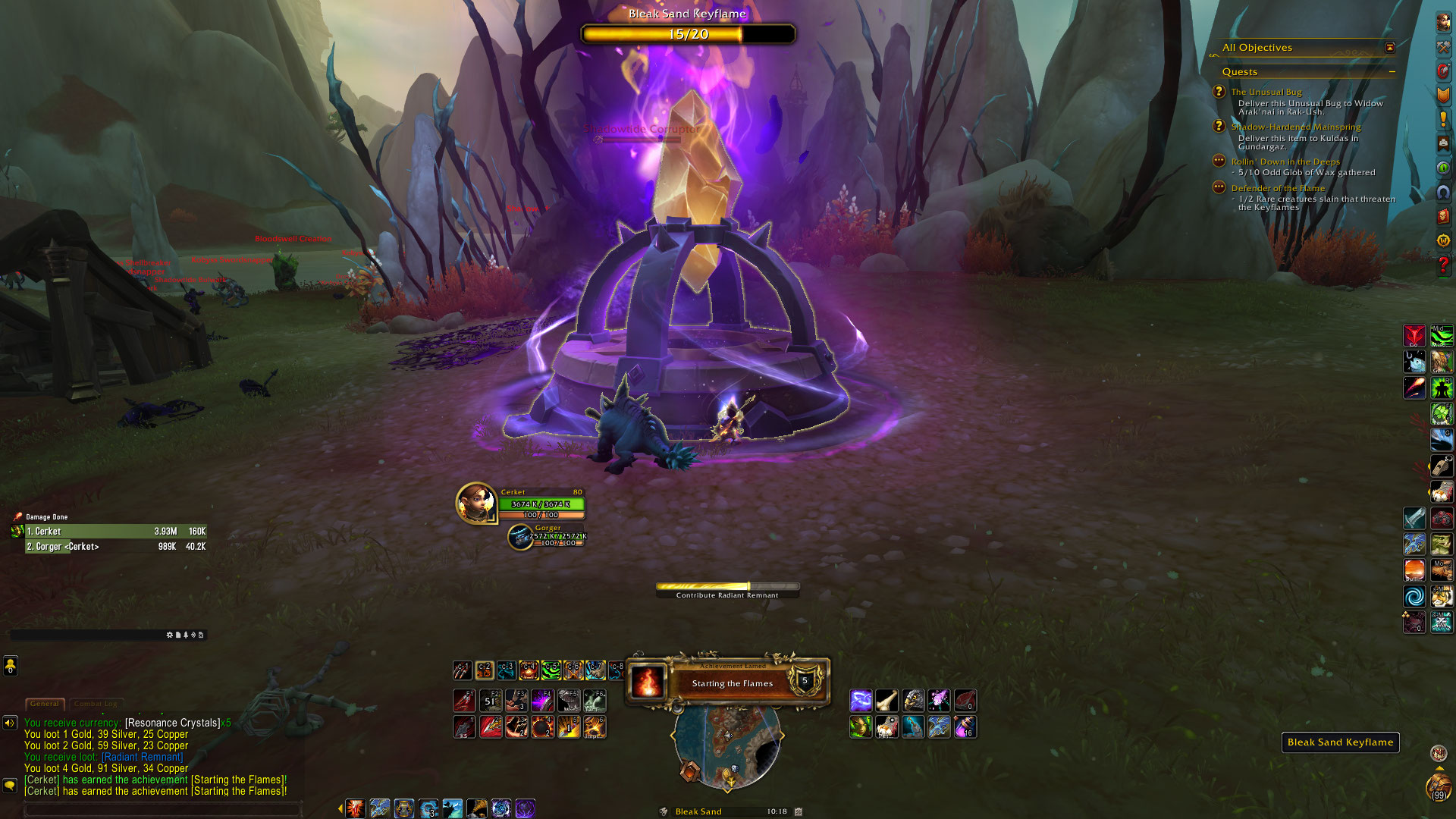The height and width of the screenshot is (819, 1456).
Task: Select the General chat tab
Action: (x=45, y=704)
